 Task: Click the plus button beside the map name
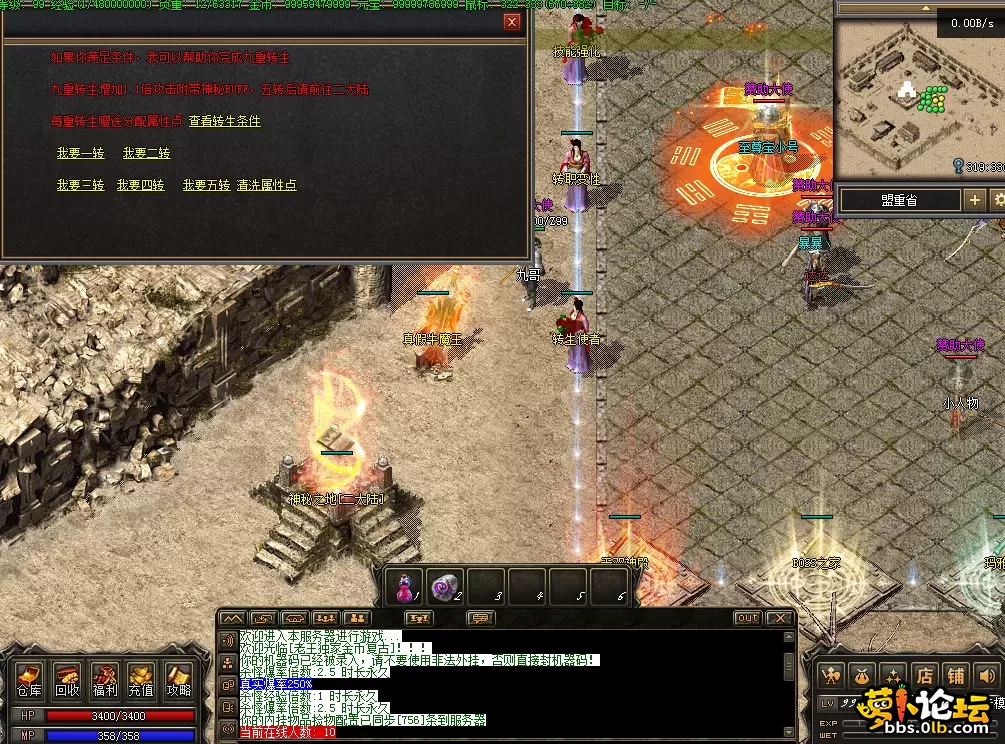click(975, 200)
